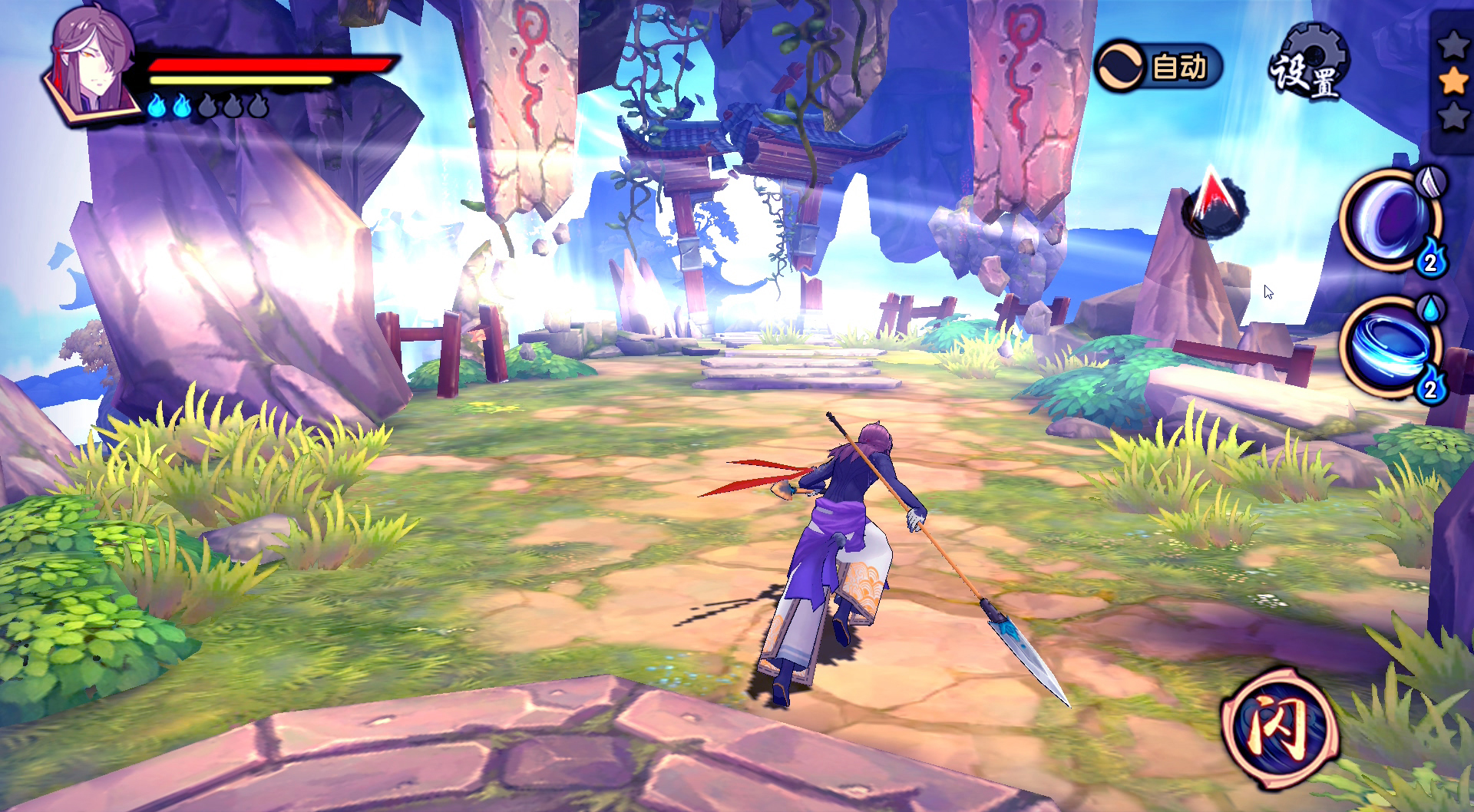Toggle the 自动 auto-battle button
1474x812 pixels.
(x=1158, y=67)
